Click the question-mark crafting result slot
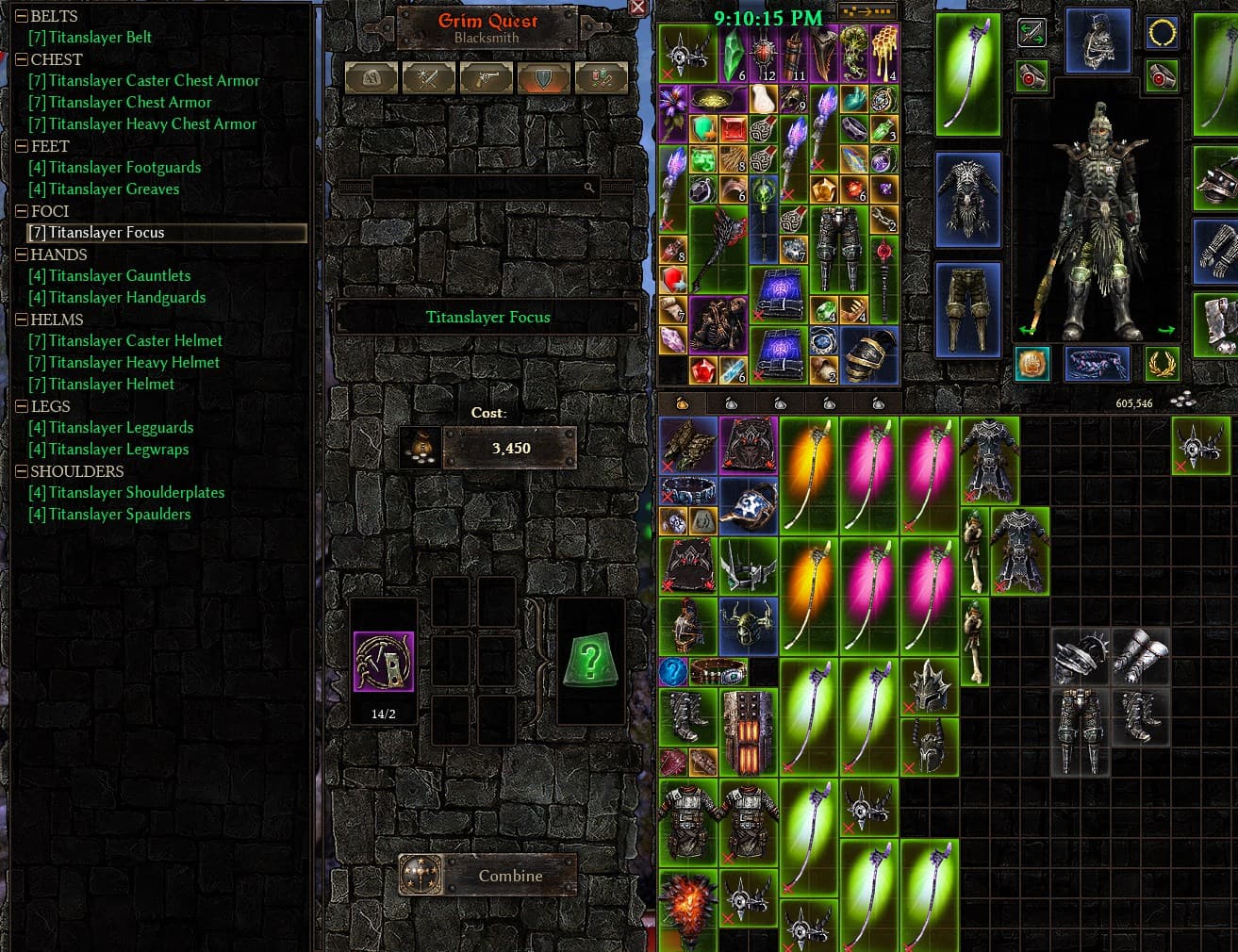Screen dimensions: 1238x952 coord(589,660)
